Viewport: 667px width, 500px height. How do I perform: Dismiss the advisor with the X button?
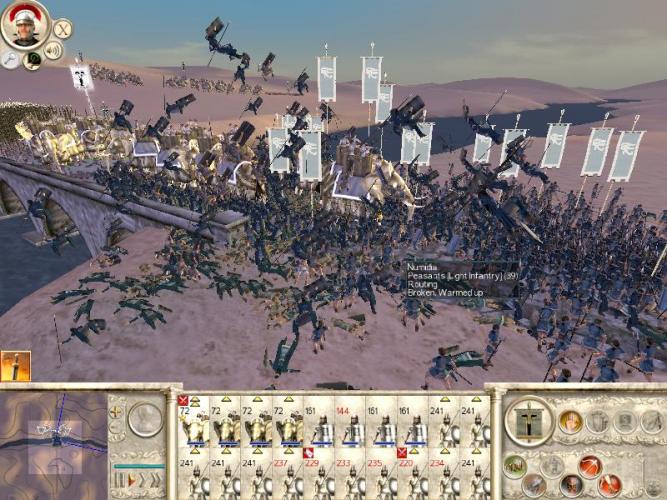click(x=62, y=29)
